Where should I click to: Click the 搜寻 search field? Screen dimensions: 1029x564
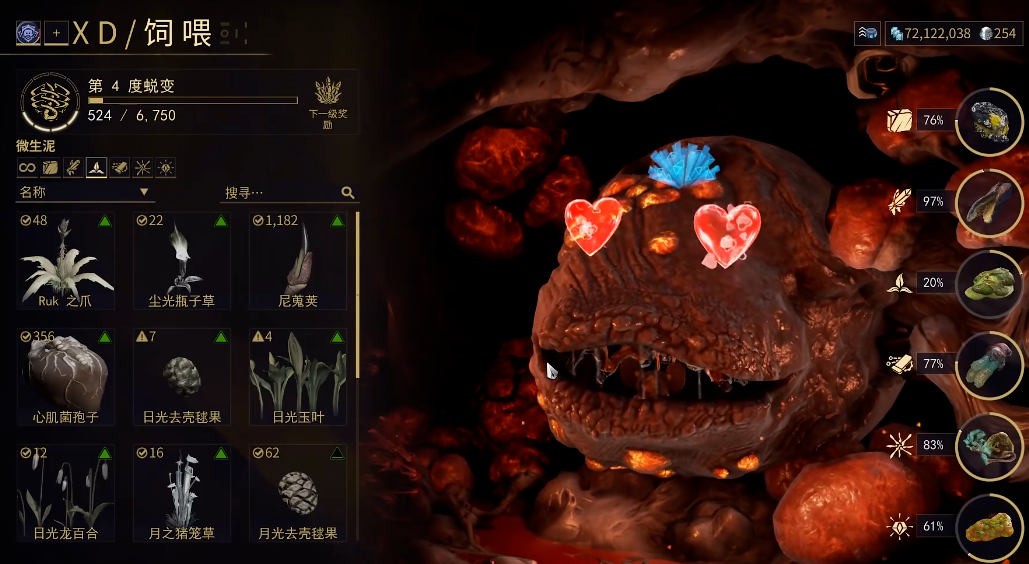[280, 192]
